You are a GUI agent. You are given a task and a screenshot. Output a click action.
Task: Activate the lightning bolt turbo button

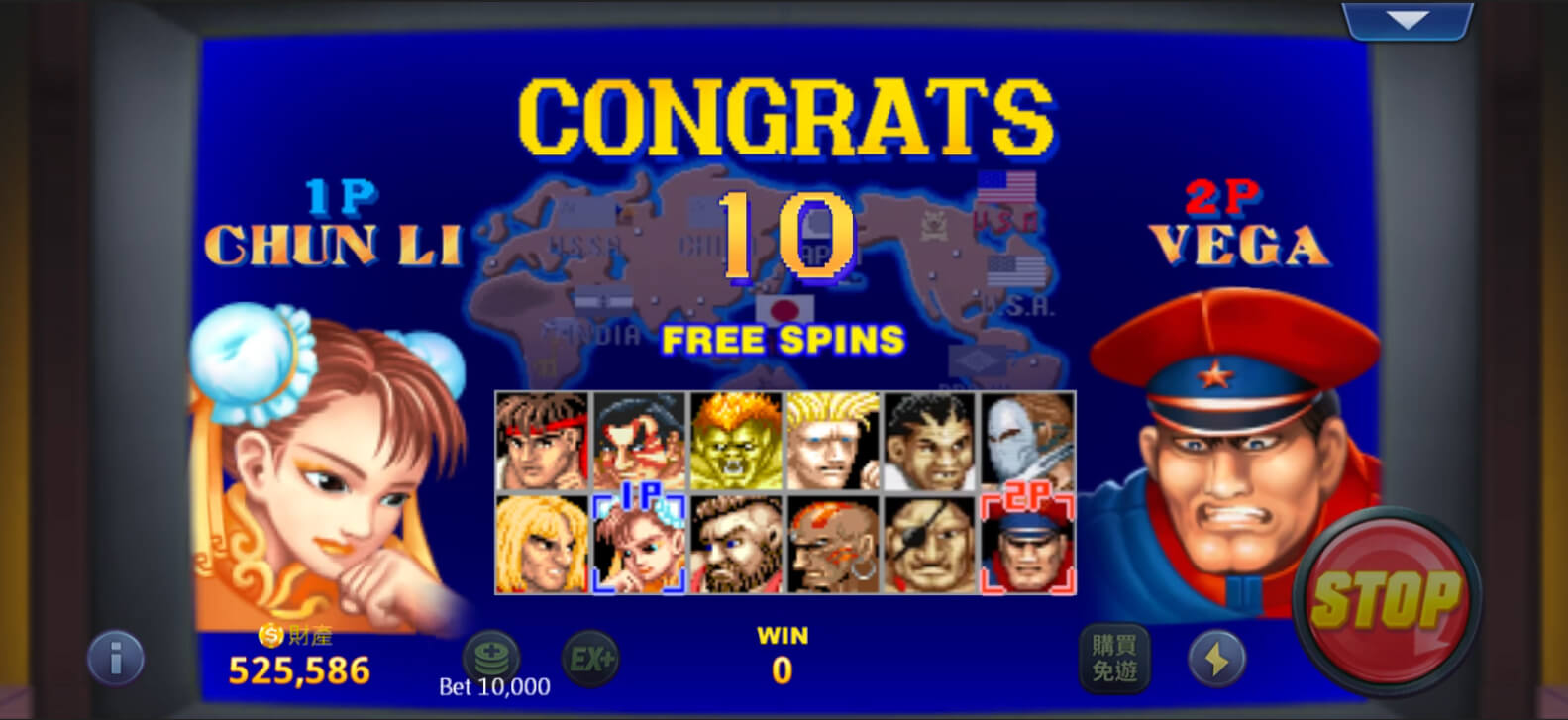point(1216,658)
